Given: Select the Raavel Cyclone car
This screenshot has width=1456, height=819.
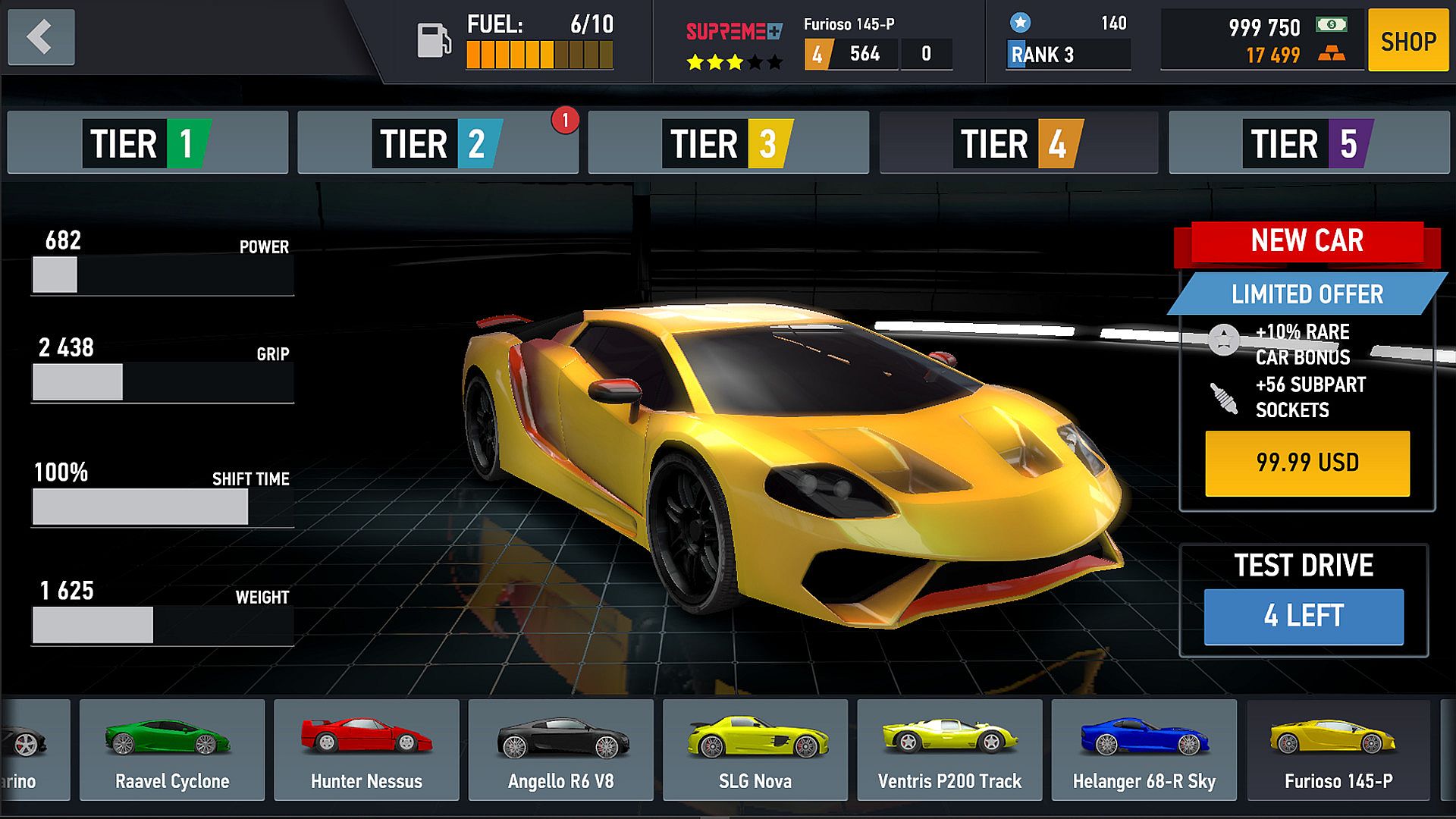Looking at the screenshot, I should pyautogui.click(x=172, y=749).
